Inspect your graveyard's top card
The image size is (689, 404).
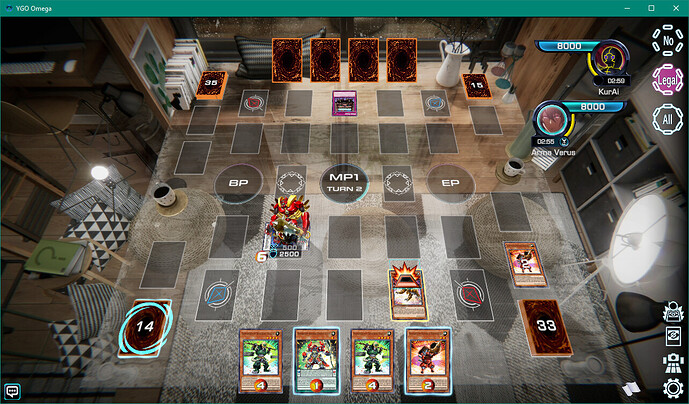523,265
